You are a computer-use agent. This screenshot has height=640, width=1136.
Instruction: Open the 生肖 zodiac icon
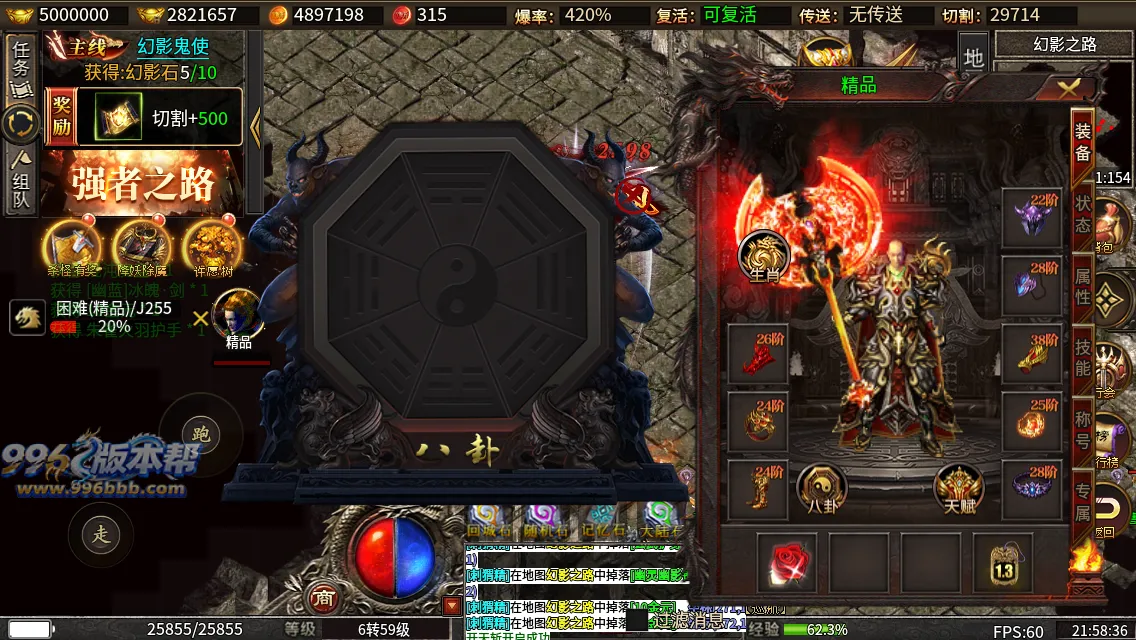764,255
